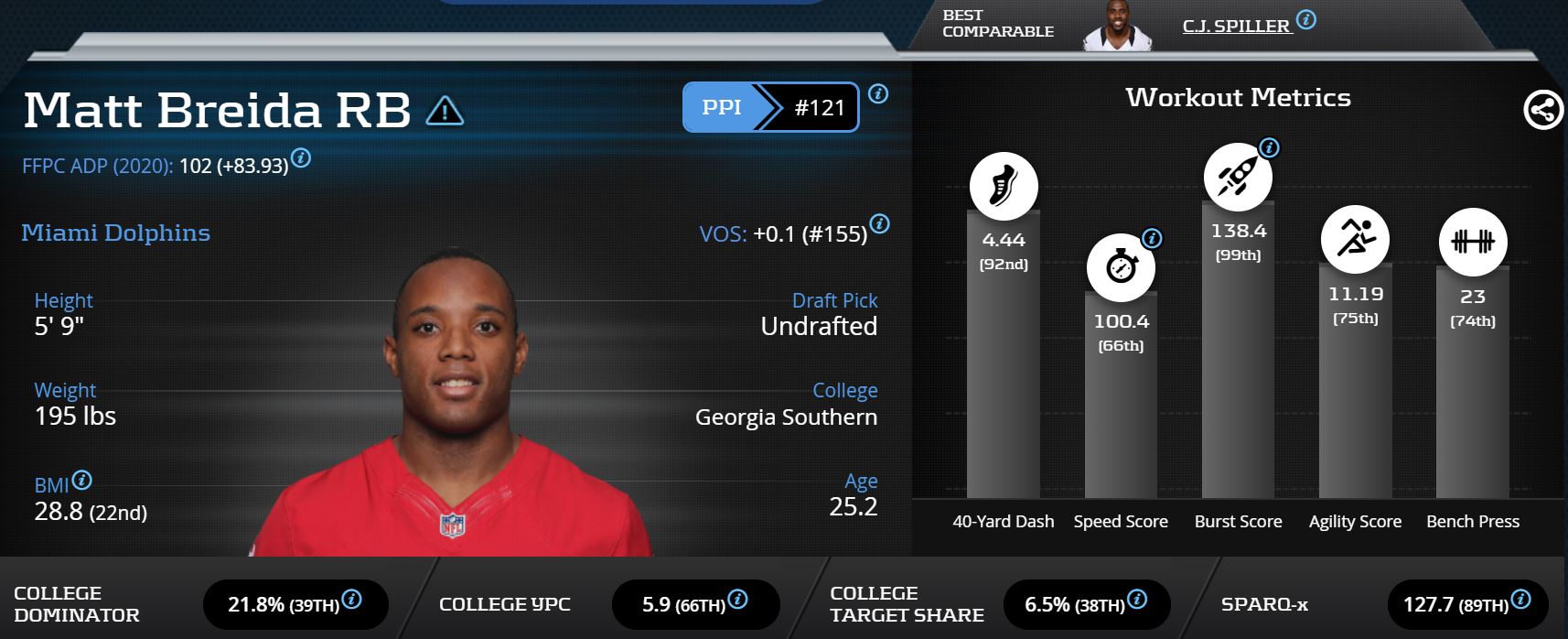Open the Burst Score info icon
Viewport: 1568px width, 639px height.
tap(1269, 147)
